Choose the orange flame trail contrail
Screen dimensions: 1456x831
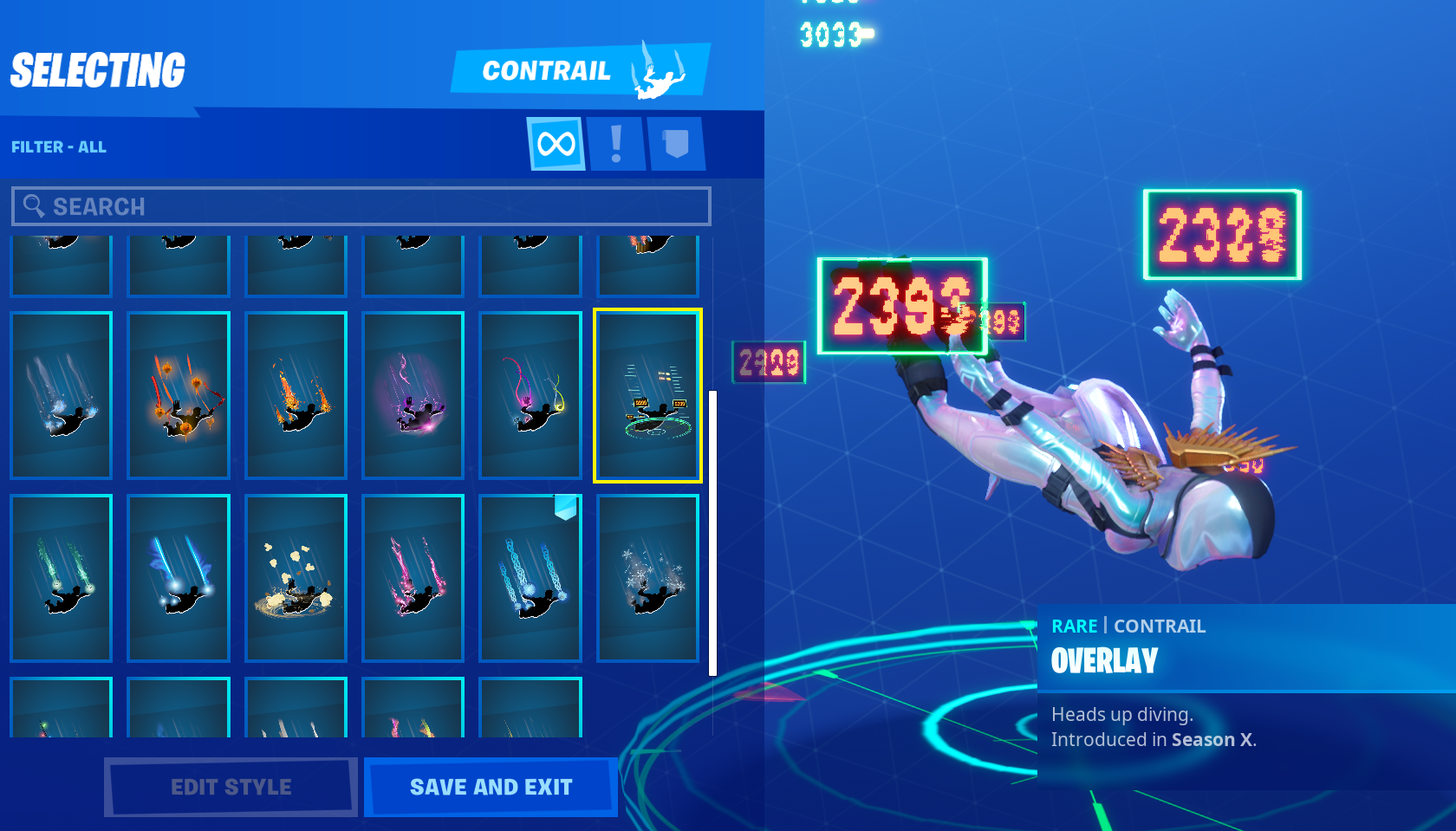[296, 395]
